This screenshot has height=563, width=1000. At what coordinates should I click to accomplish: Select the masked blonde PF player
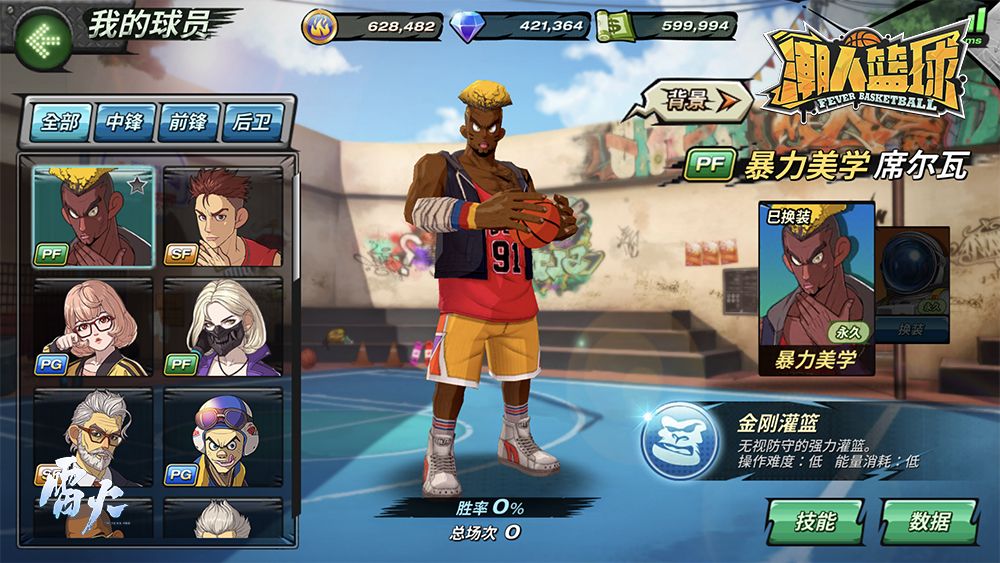coord(222,328)
